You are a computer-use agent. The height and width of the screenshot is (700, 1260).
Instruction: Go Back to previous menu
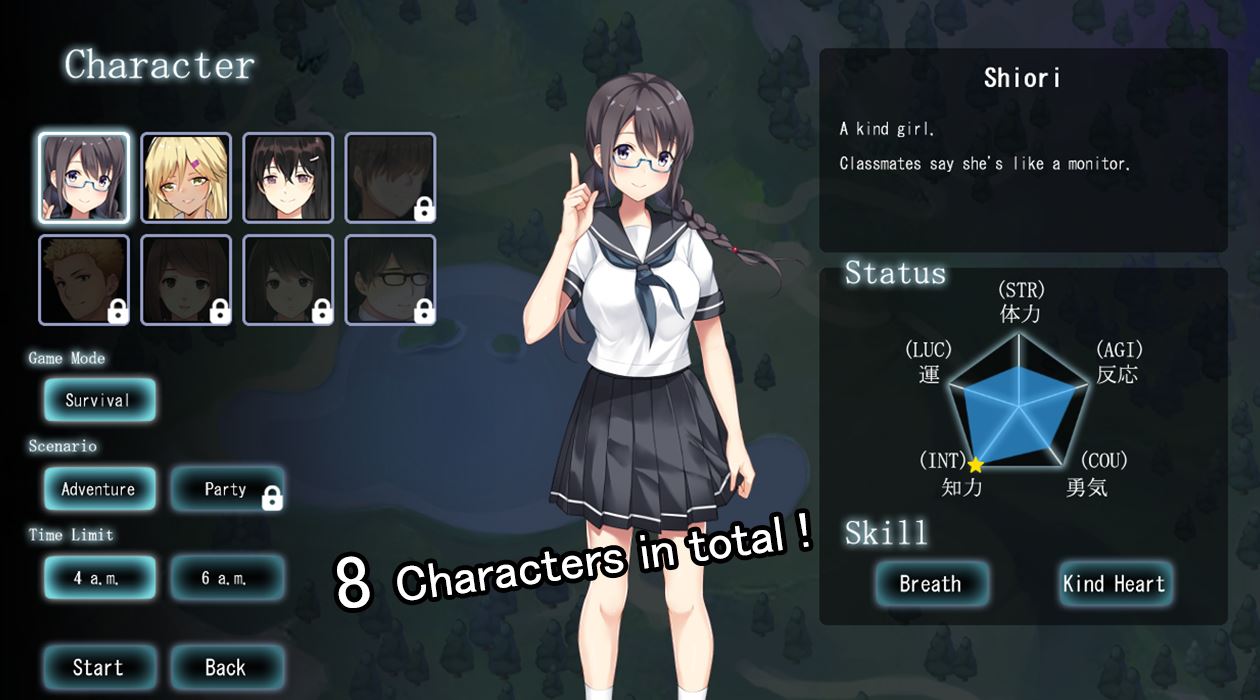coord(227,667)
